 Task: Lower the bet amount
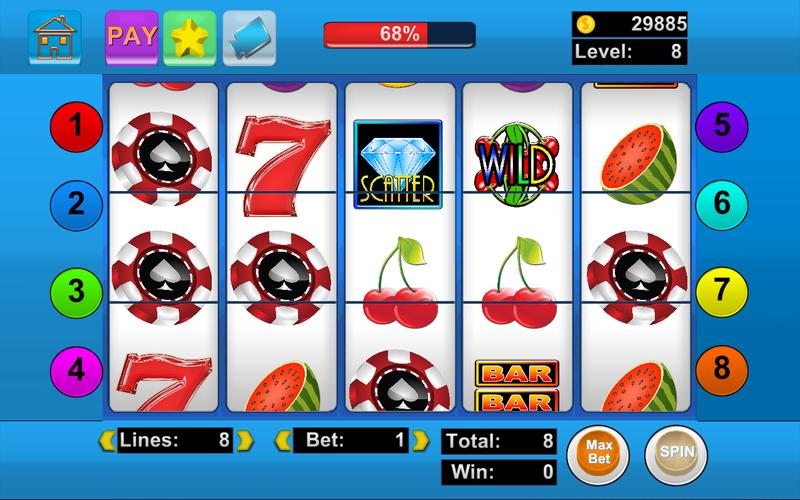pyautogui.click(x=283, y=439)
